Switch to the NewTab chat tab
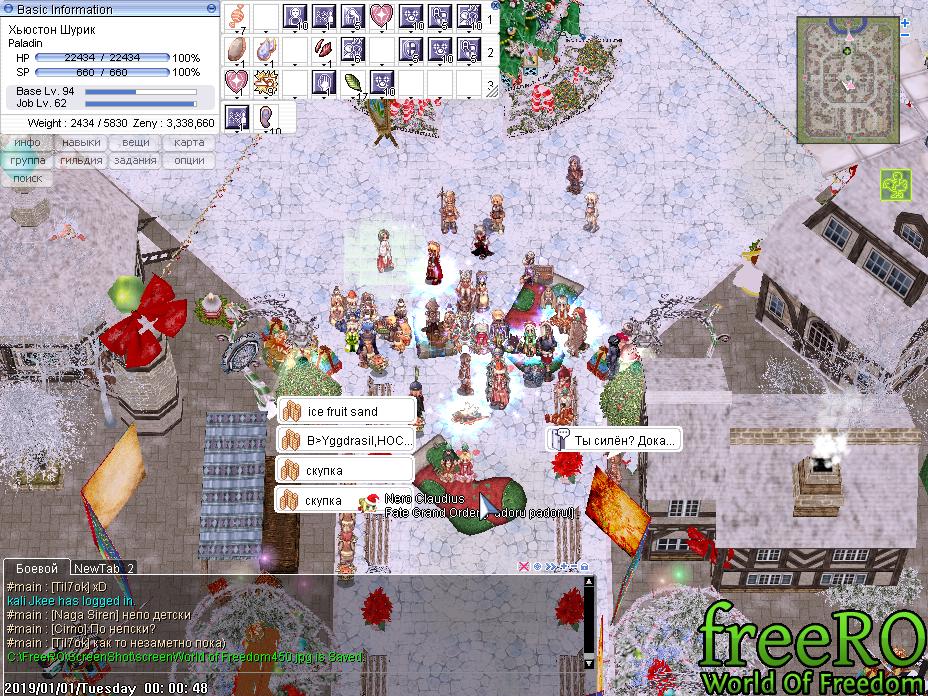 click(x=104, y=567)
